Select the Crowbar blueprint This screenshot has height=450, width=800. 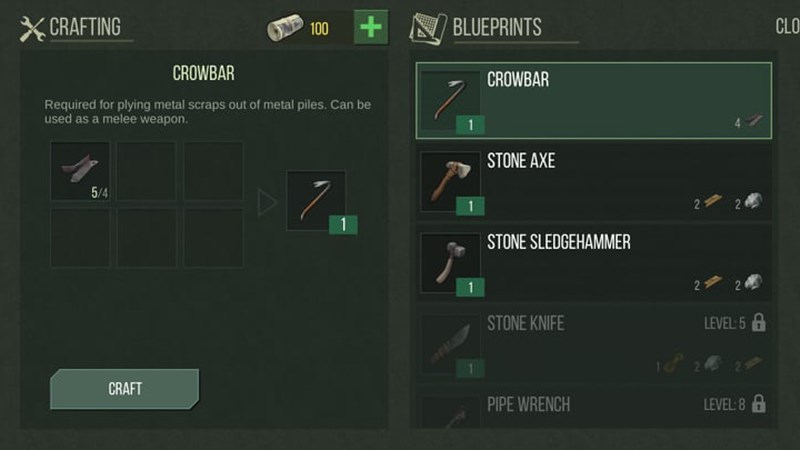pyautogui.click(x=594, y=101)
